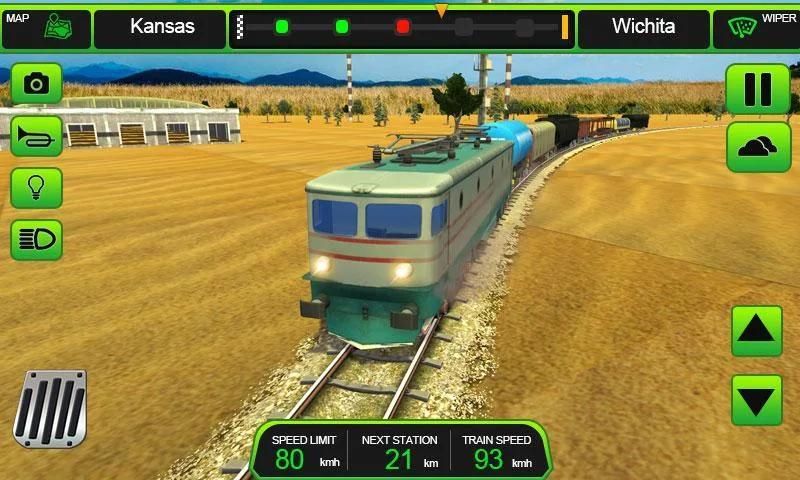Toggle the light bulb button
800x480 pixels.
click(37, 187)
